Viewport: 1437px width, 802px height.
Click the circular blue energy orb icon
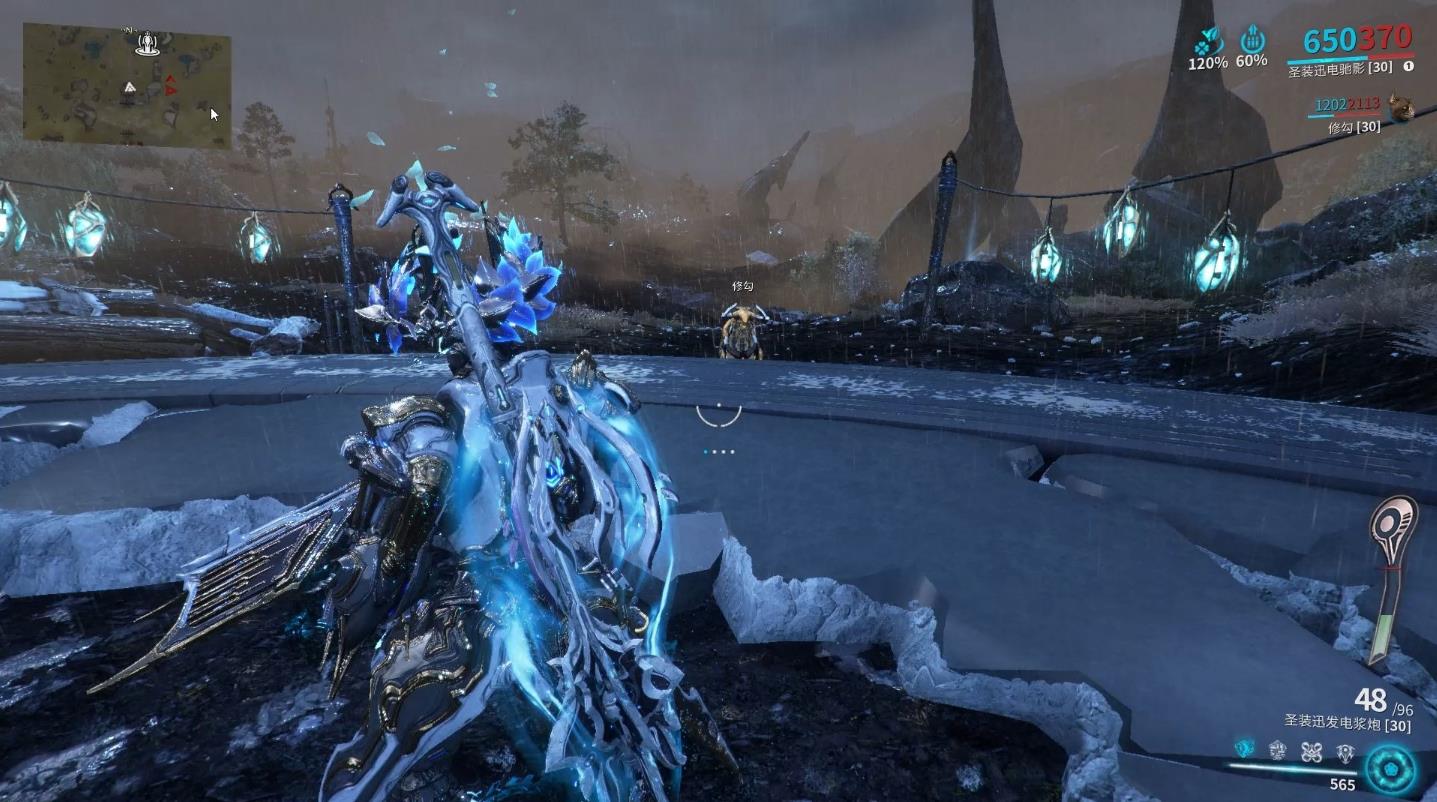tap(1391, 768)
